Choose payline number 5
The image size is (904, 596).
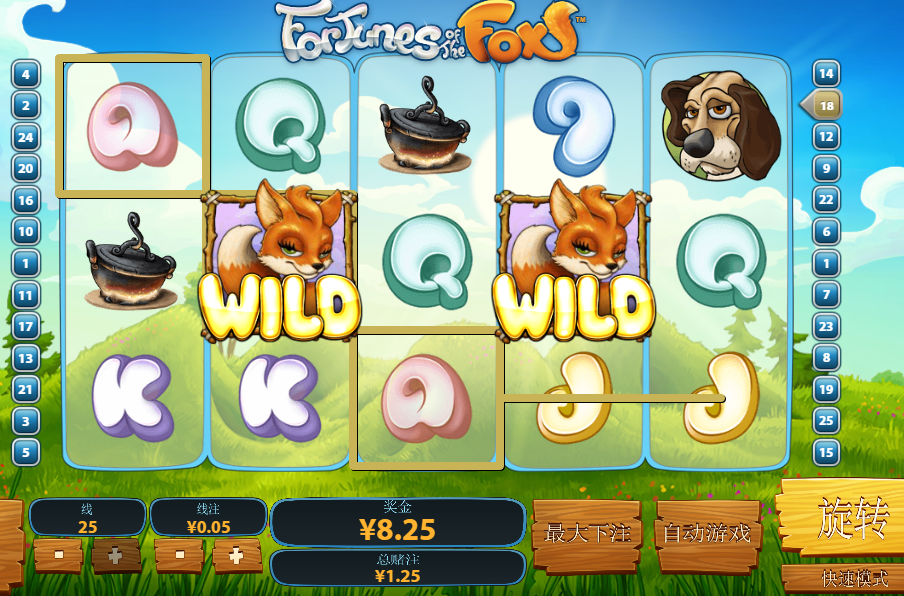point(25,452)
